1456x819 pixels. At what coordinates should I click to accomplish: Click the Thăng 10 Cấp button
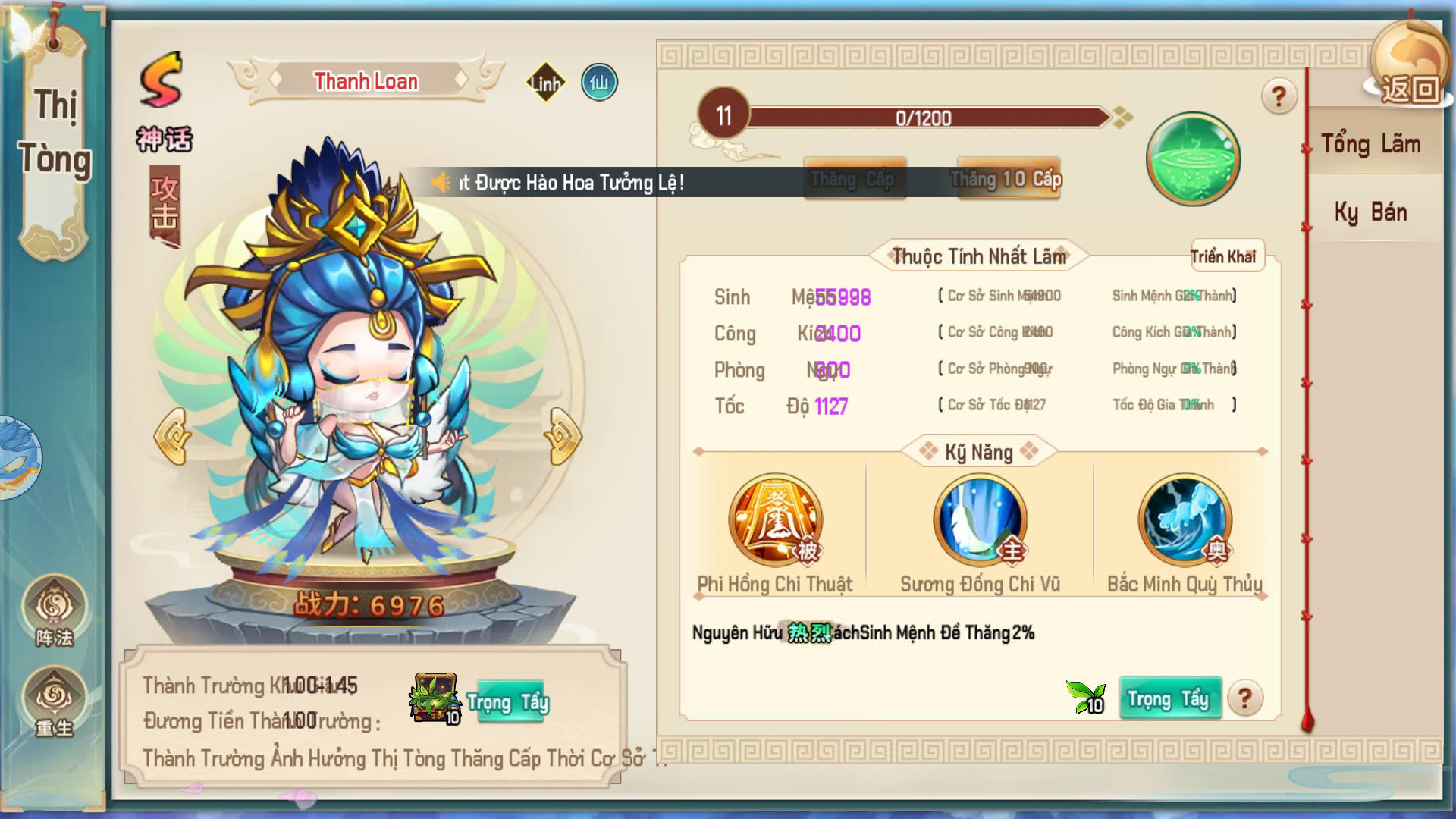tap(1007, 179)
